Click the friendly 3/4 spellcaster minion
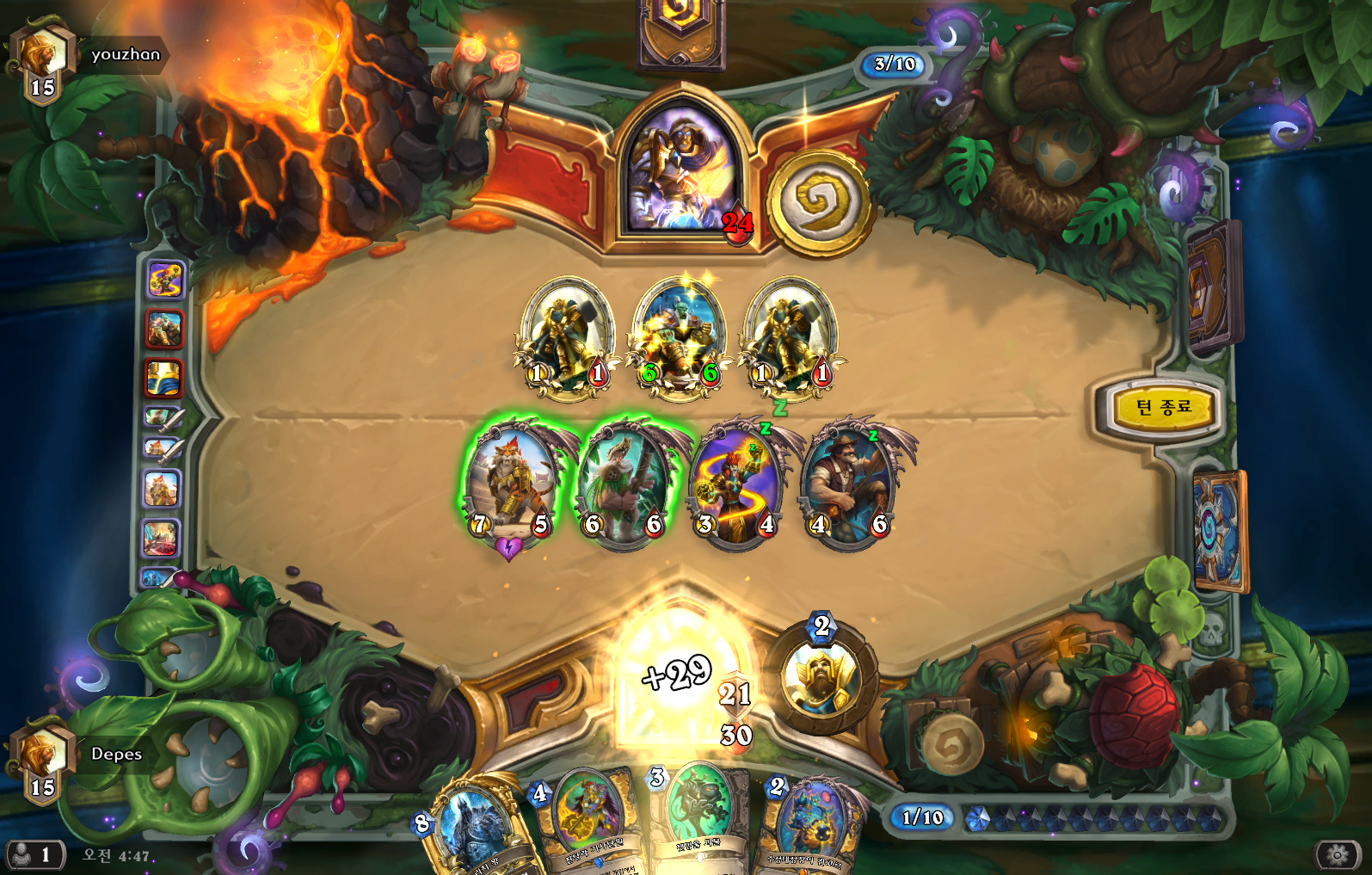Viewport: 1372px width, 875px height. (x=735, y=486)
